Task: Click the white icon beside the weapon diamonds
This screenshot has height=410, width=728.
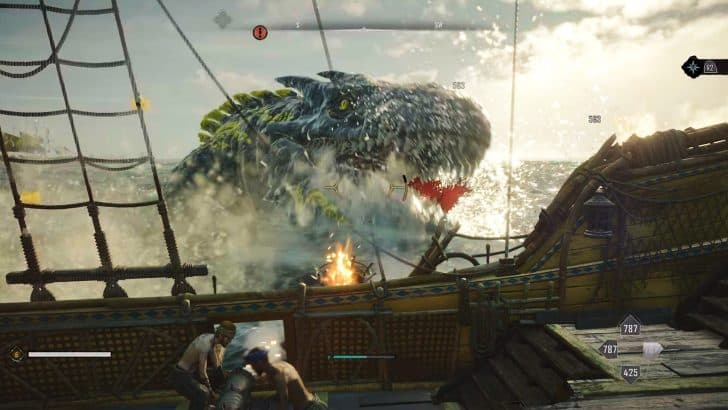Action: tap(652, 349)
